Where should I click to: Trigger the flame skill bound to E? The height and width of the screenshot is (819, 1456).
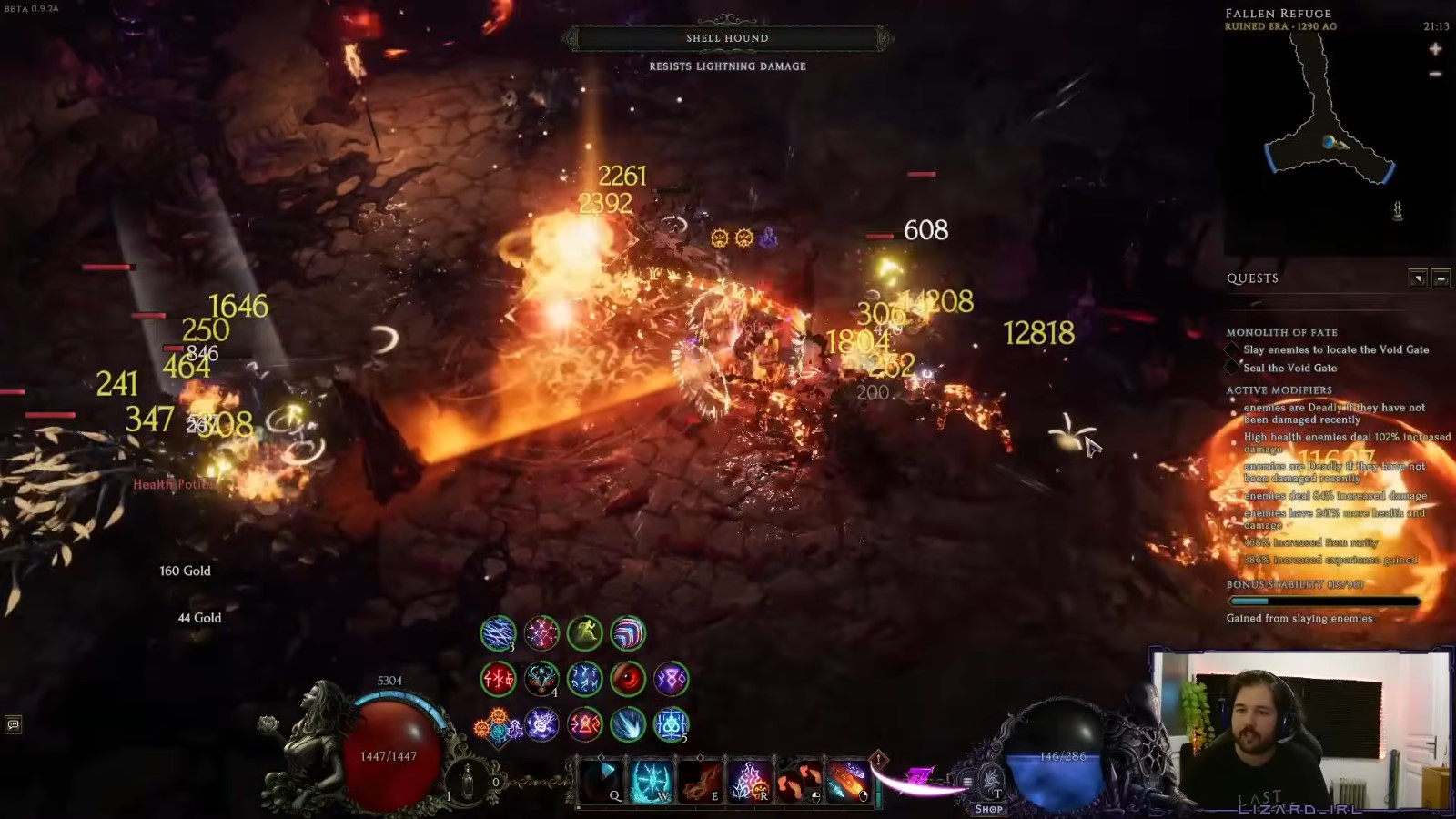point(701,778)
